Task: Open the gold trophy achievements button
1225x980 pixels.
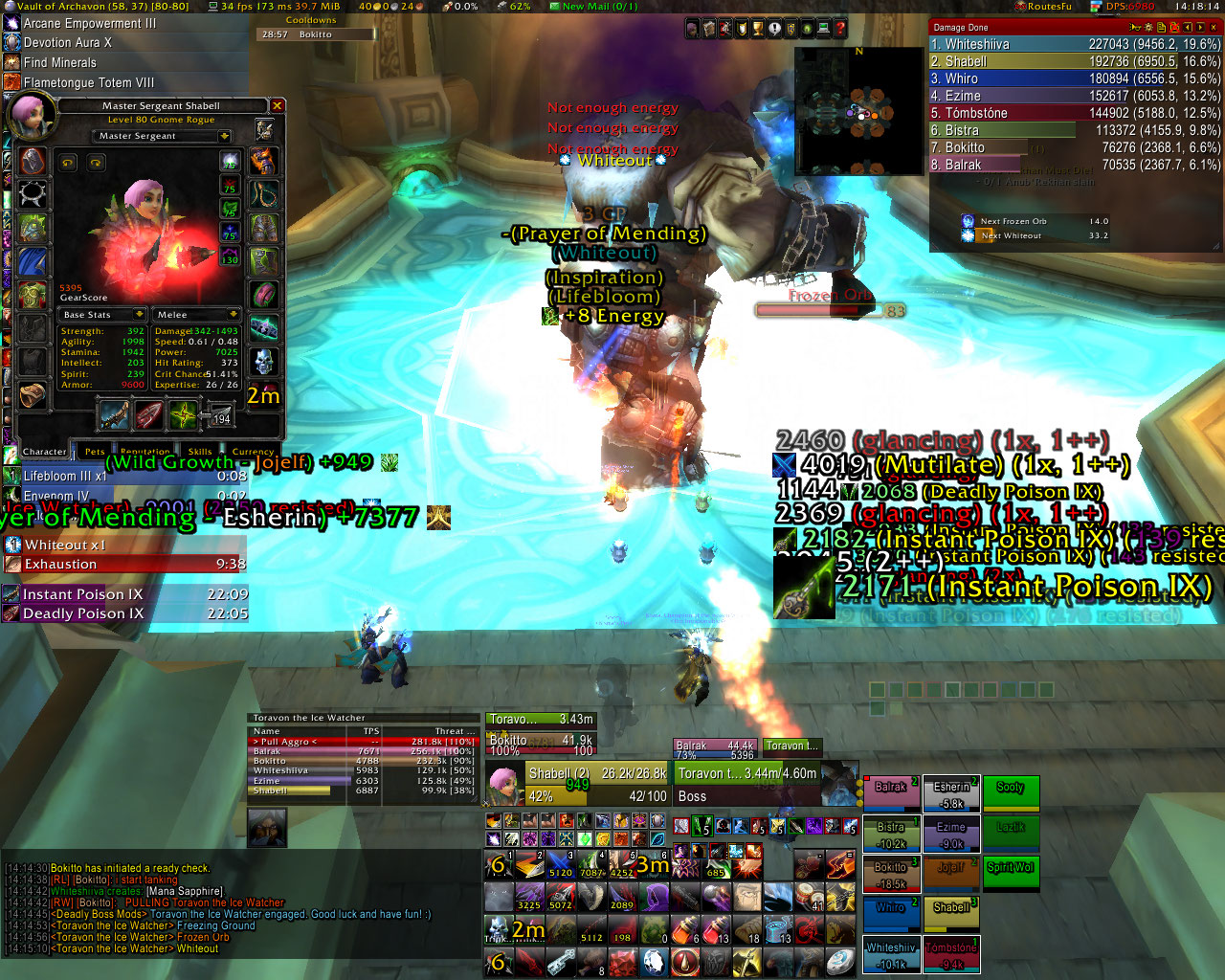Action: pyautogui.click(x=756, y=30)
